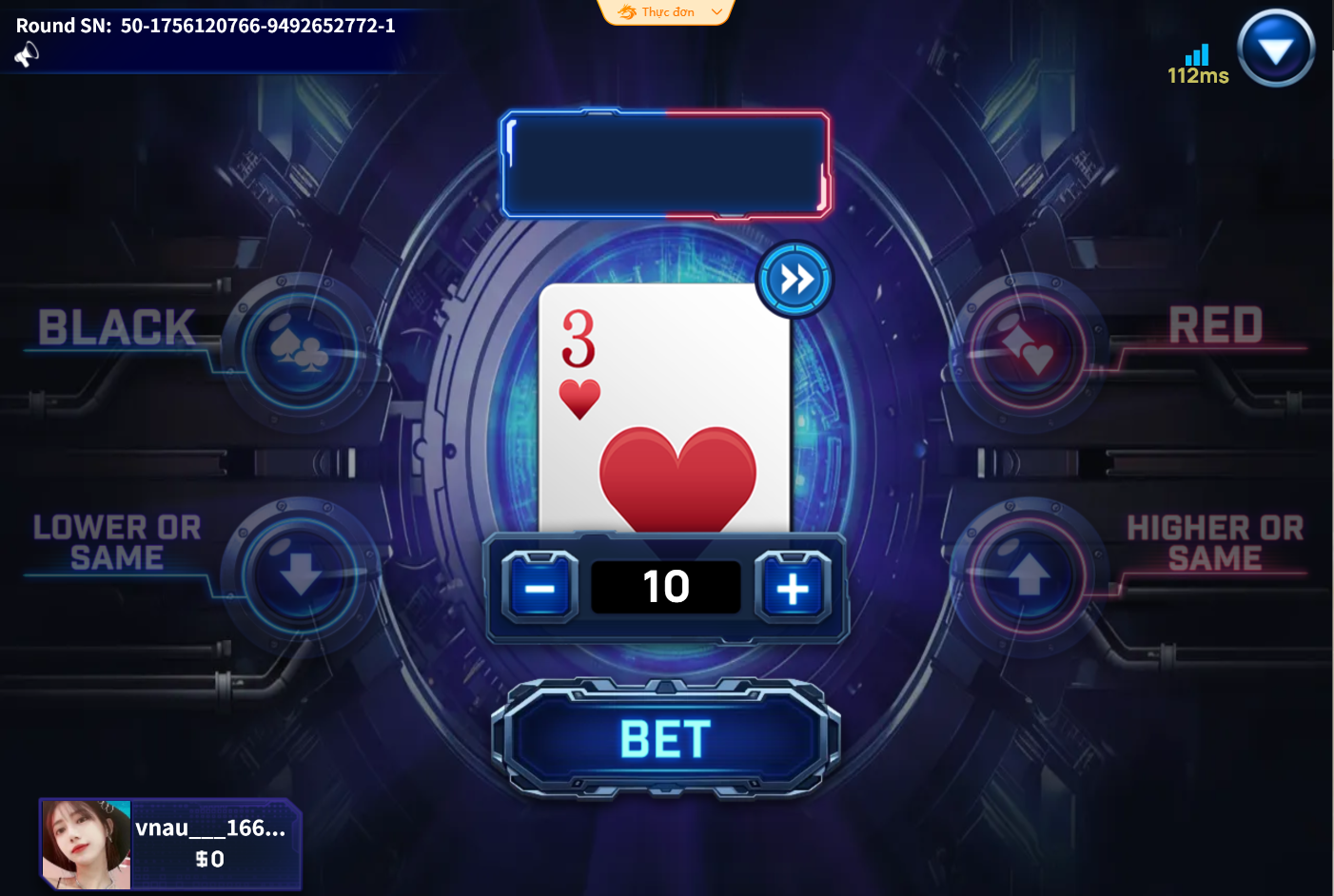Image resolution: width=1334 pixels, height=896 pixels.
Task: Open the Thực đơn dropdown menu
Action: pos(666,11)
